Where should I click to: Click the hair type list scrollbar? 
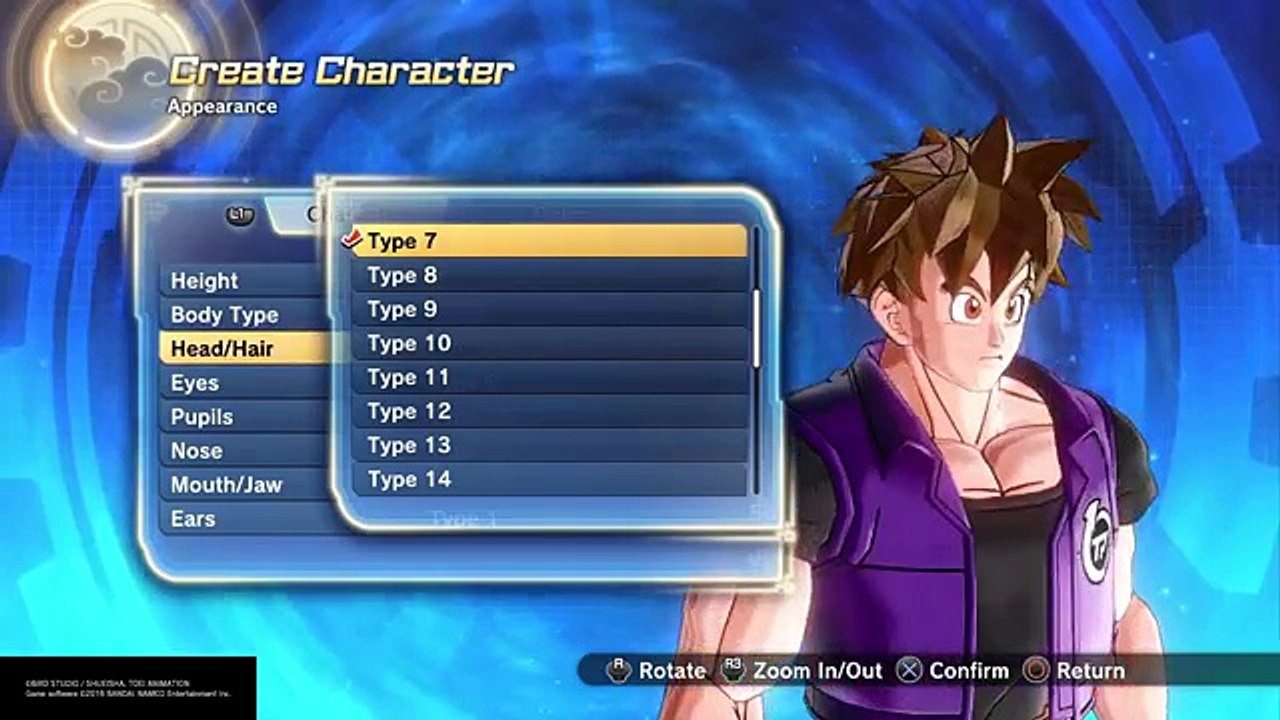[757, 330]
